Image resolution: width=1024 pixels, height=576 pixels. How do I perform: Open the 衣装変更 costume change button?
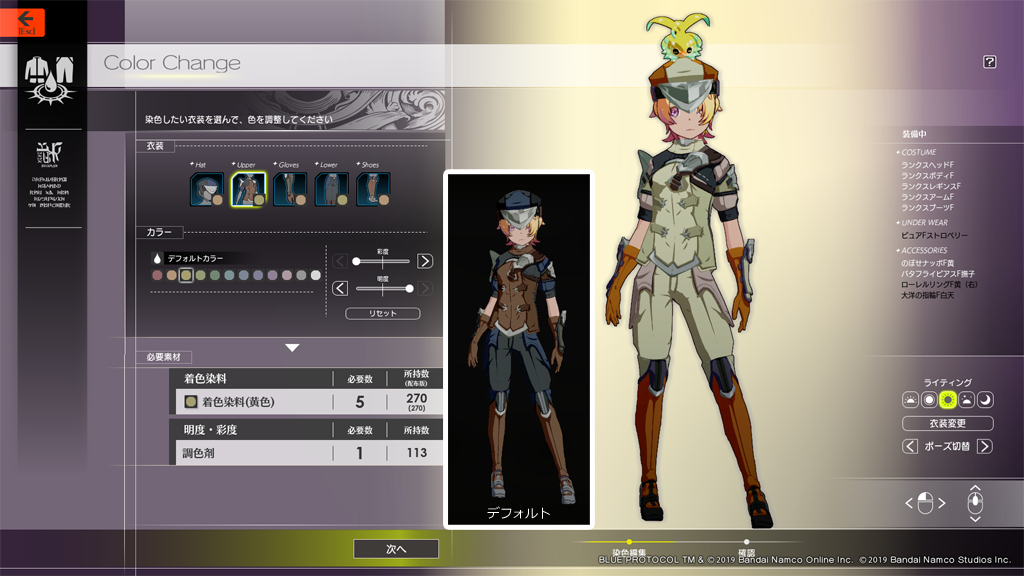tap(947, 423)
